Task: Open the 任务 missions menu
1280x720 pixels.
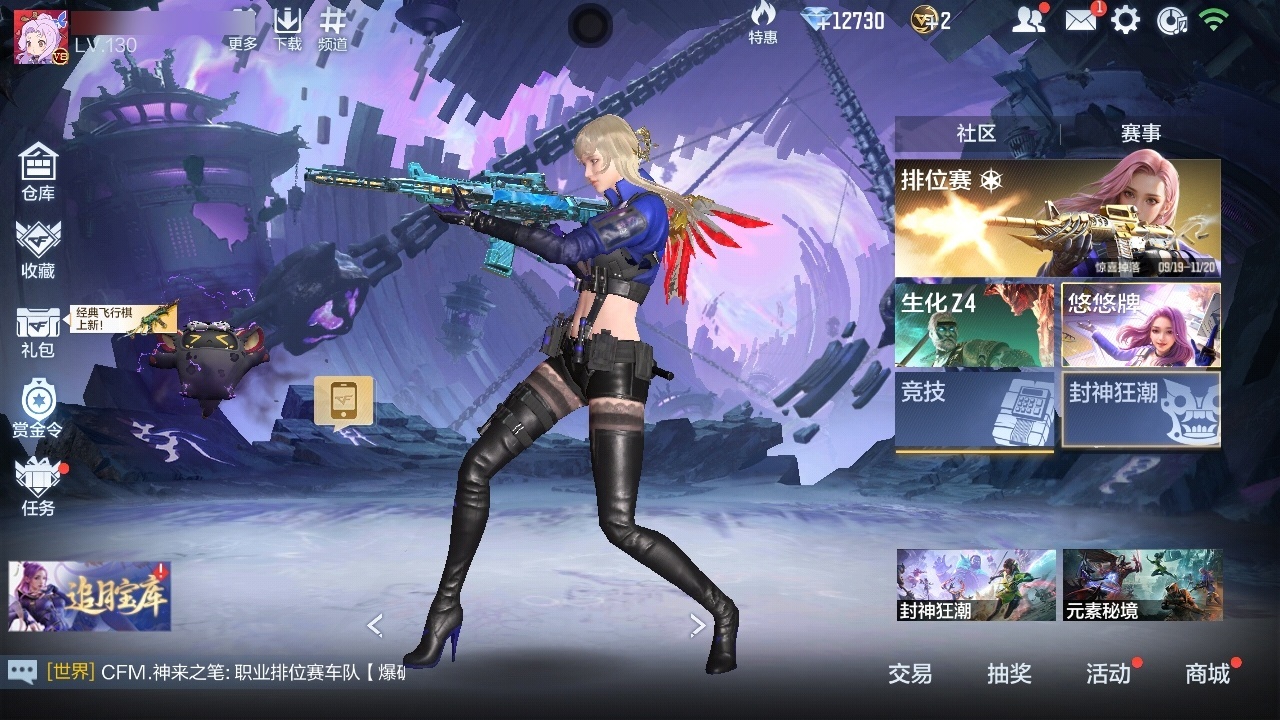Action: [38, 486]
